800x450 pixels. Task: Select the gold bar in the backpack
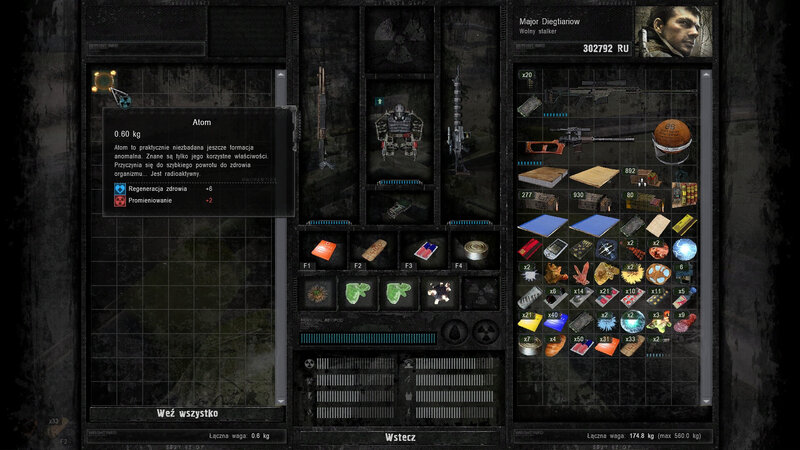[685, 225]
